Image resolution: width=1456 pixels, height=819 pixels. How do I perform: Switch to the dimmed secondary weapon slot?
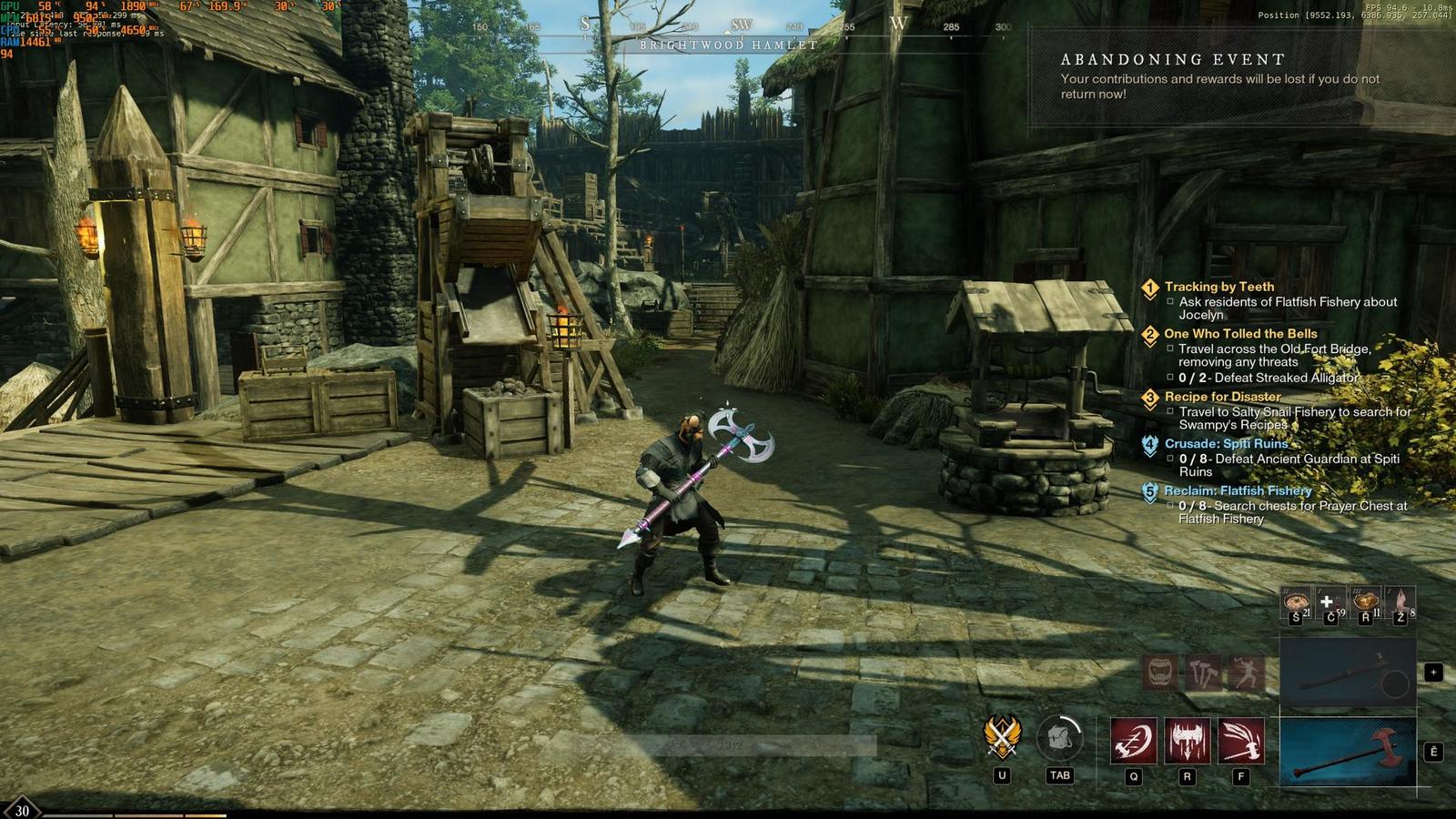click(x=1347, y=672)
